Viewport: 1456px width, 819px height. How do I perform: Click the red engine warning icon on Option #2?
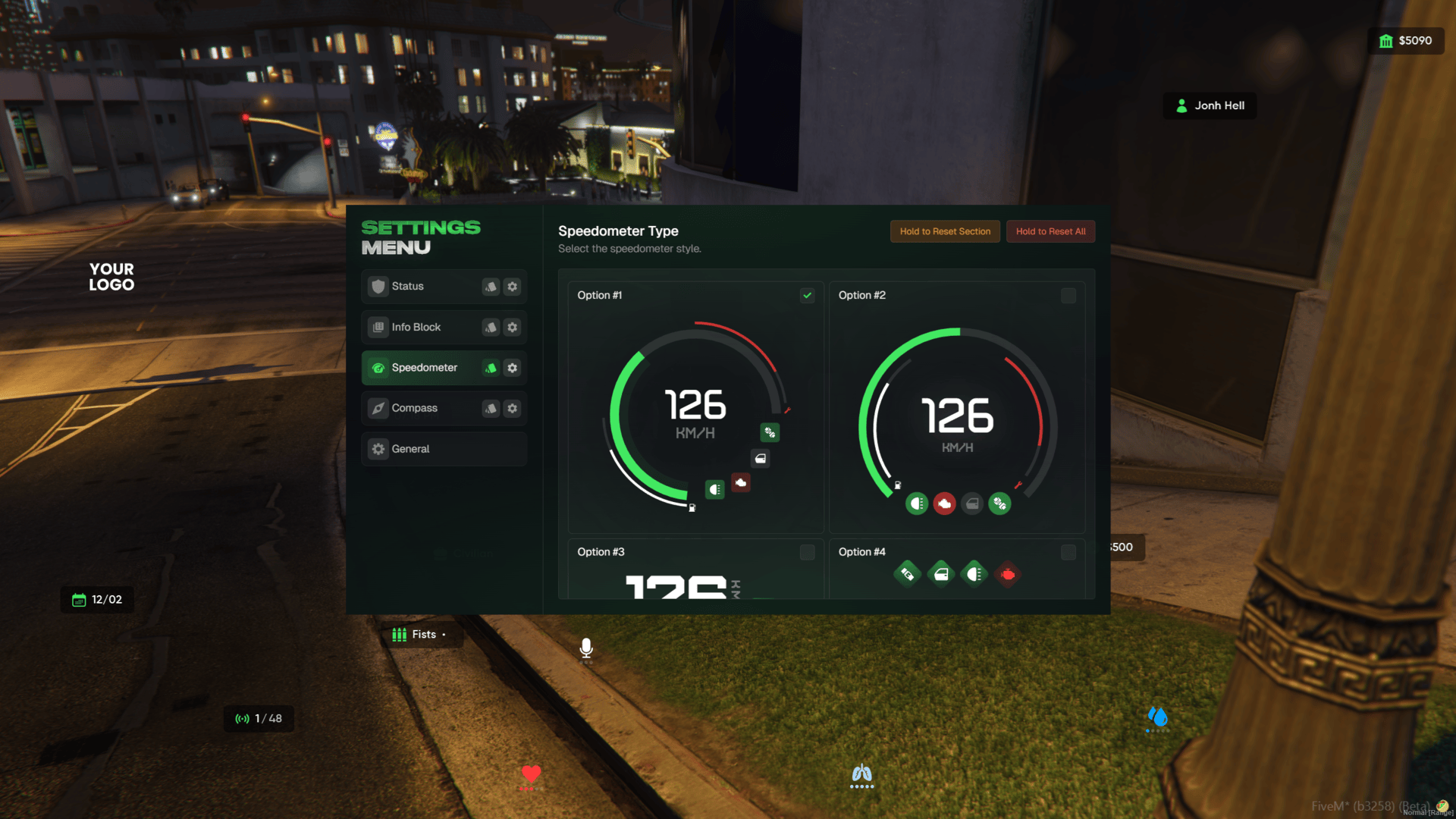[x=944, y=503]
